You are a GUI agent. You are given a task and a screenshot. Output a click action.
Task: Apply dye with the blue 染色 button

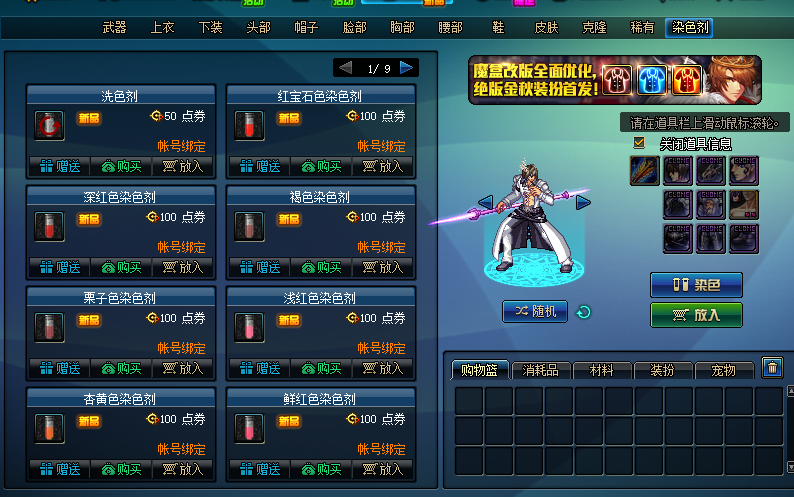[696, 285]
